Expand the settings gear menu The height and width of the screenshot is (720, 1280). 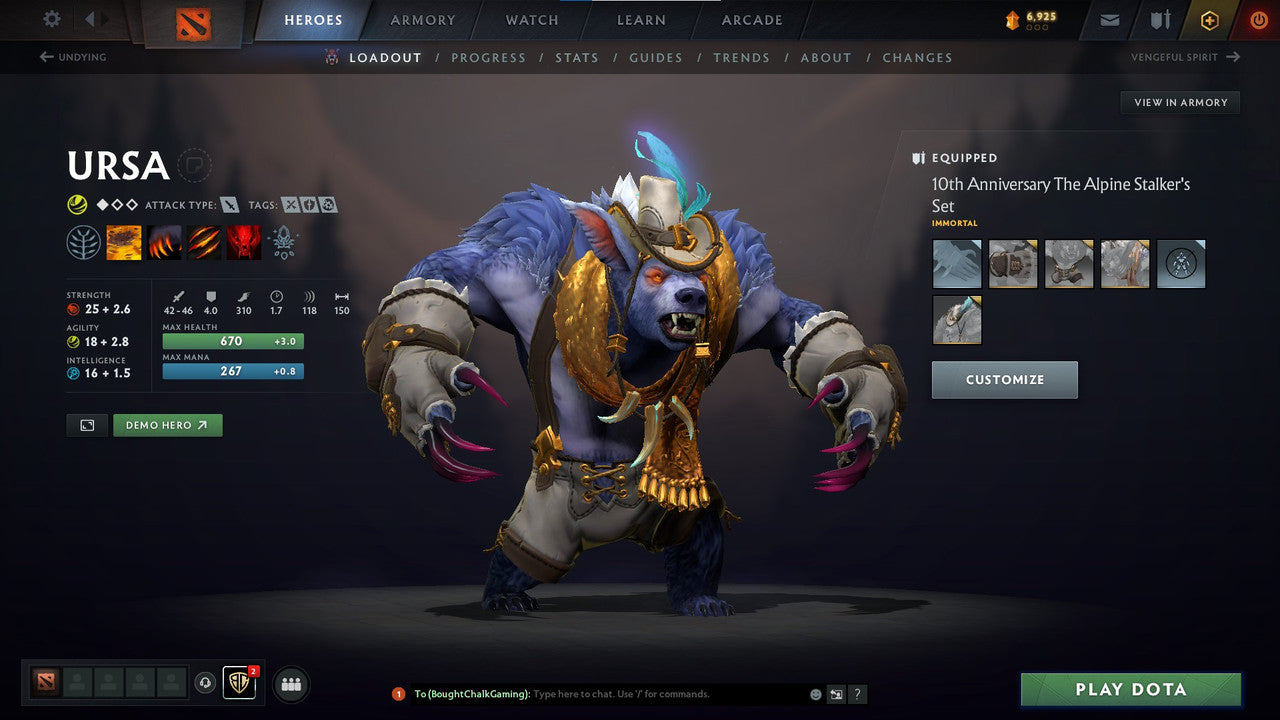pyautogui.click(x=50, y=20)
